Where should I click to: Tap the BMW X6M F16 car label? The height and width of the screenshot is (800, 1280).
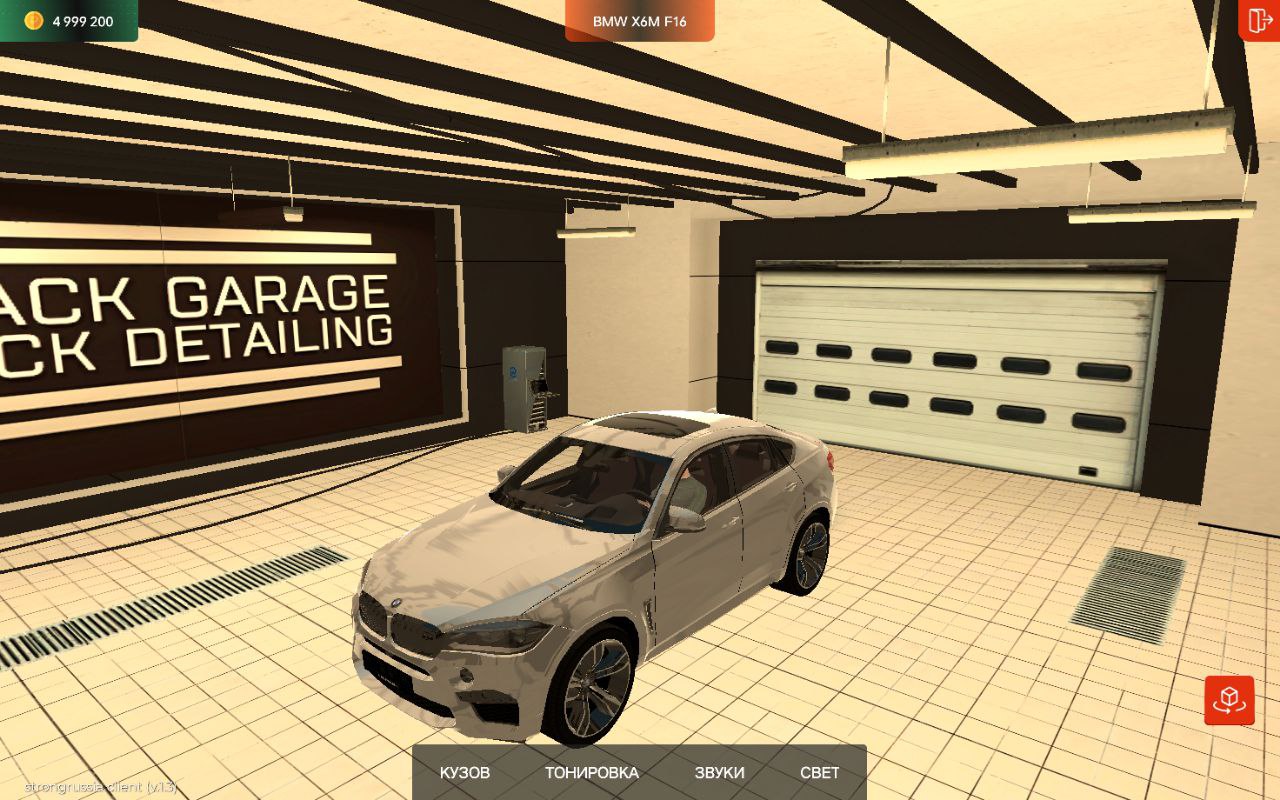[640, 21]
